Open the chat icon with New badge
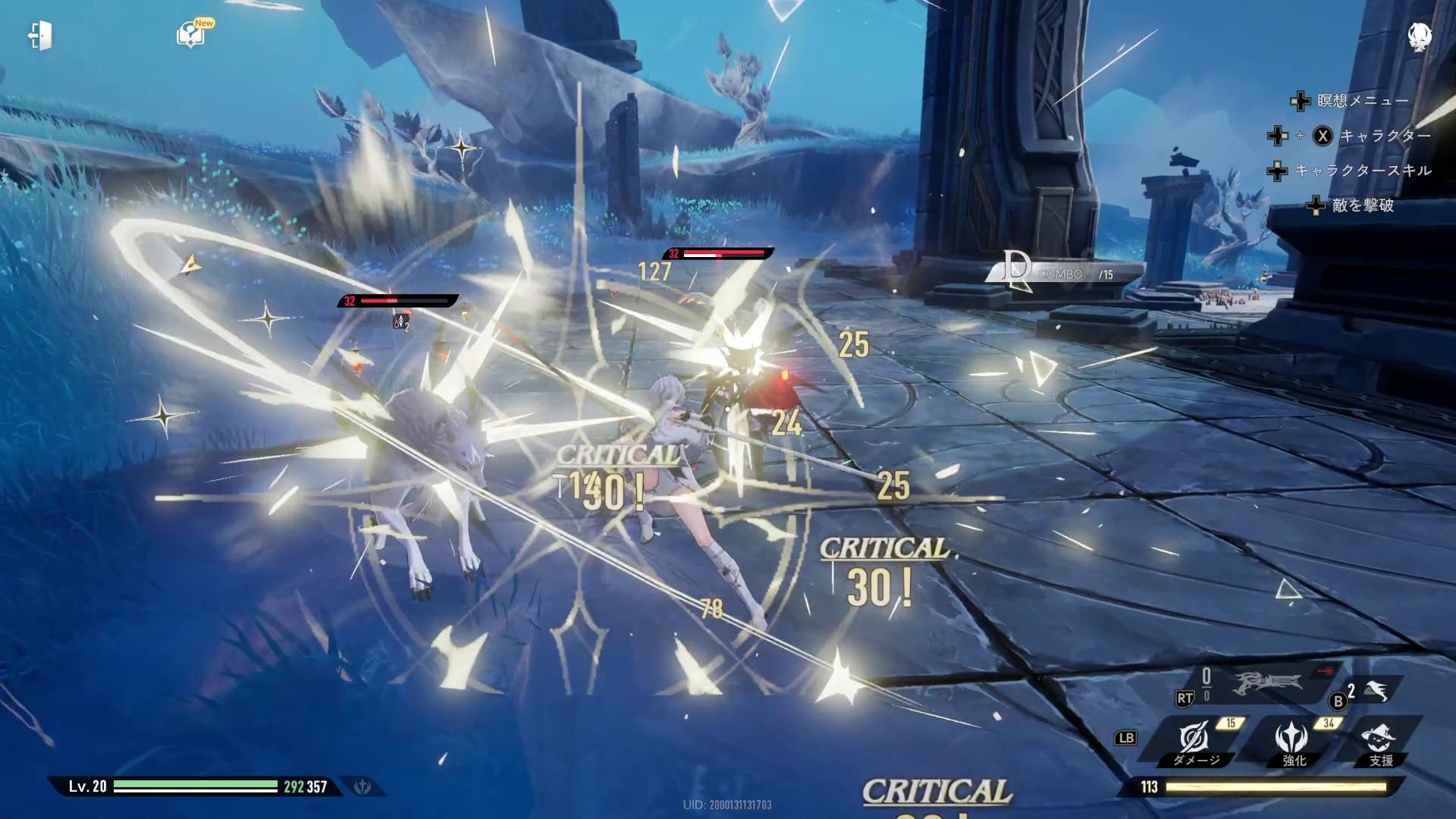Image resolution: width=1456 pixels, height=819 pixels. (191, 34)
